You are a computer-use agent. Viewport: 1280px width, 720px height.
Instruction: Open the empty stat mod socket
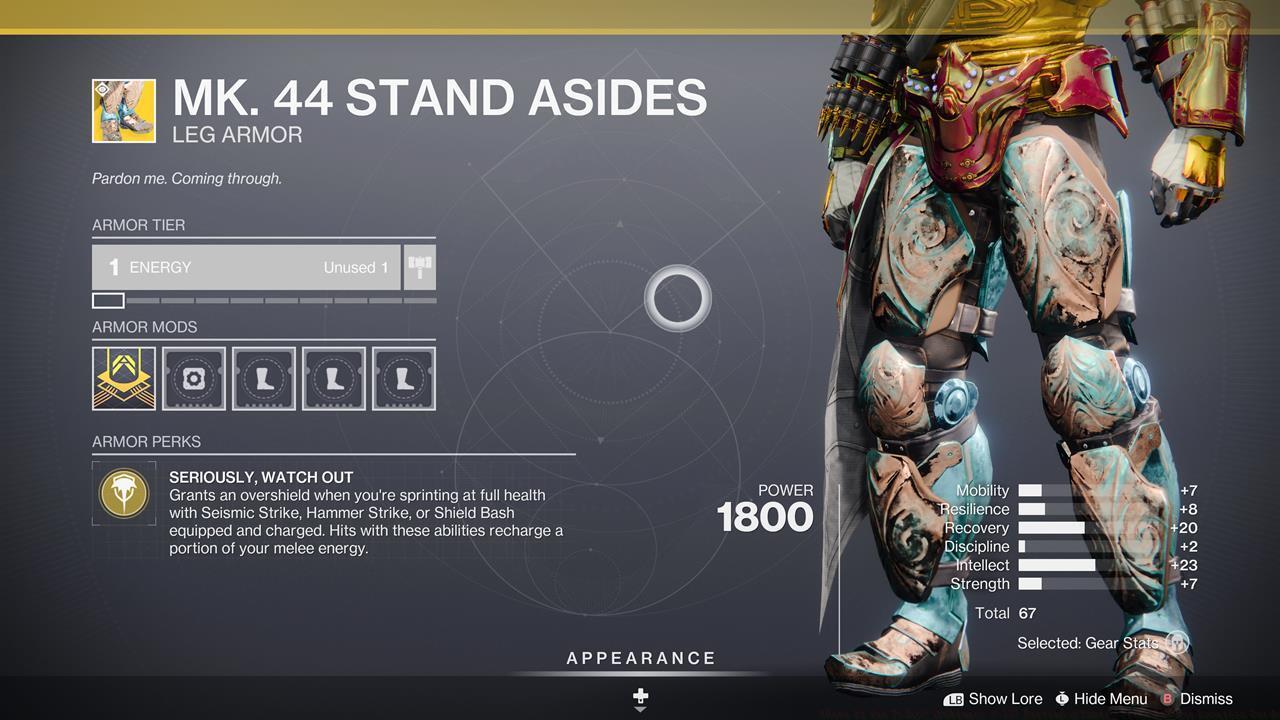(193, 377)
